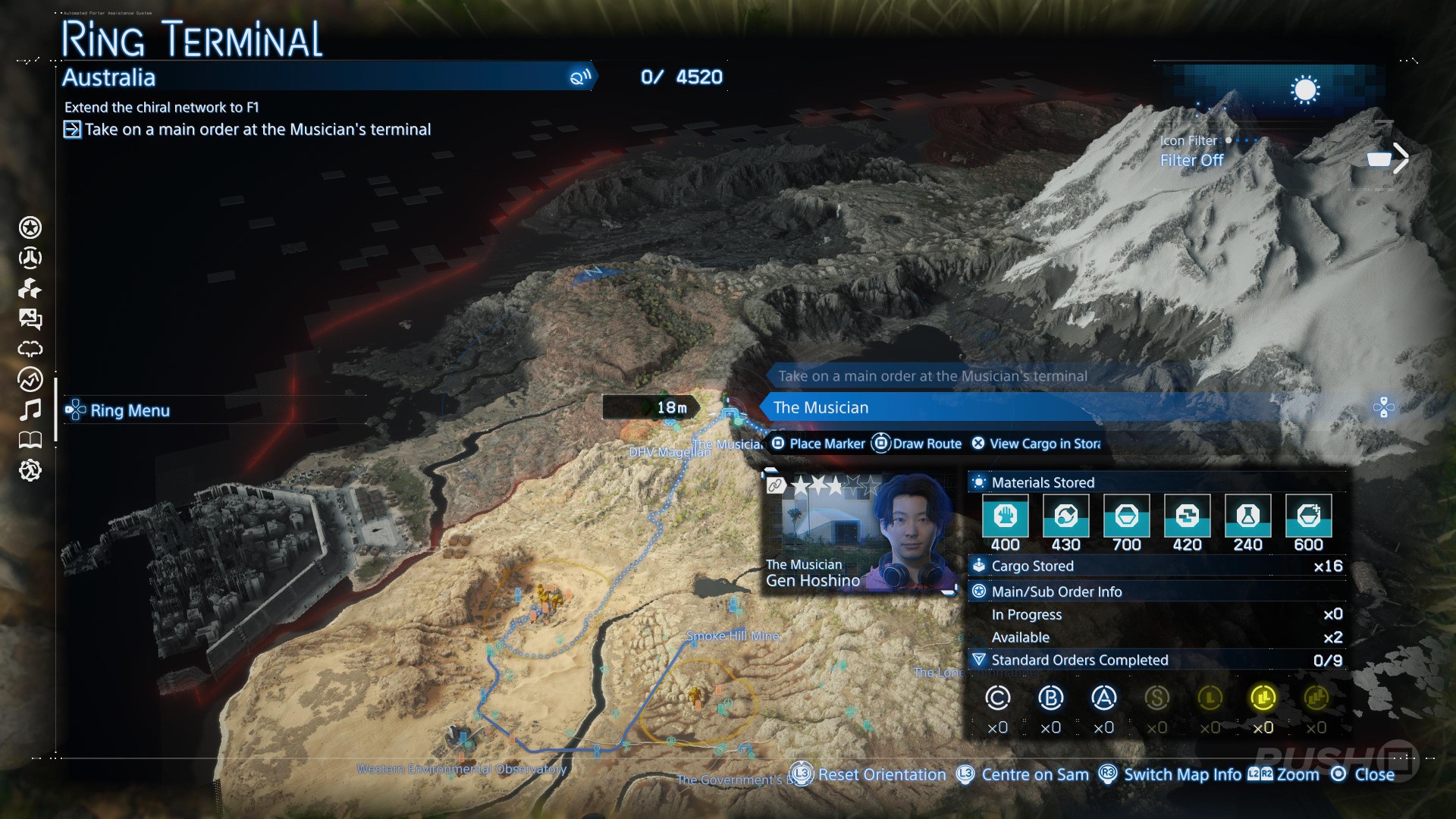Open the gear with runner icon
1456x819 pixels.
[30, 471]
